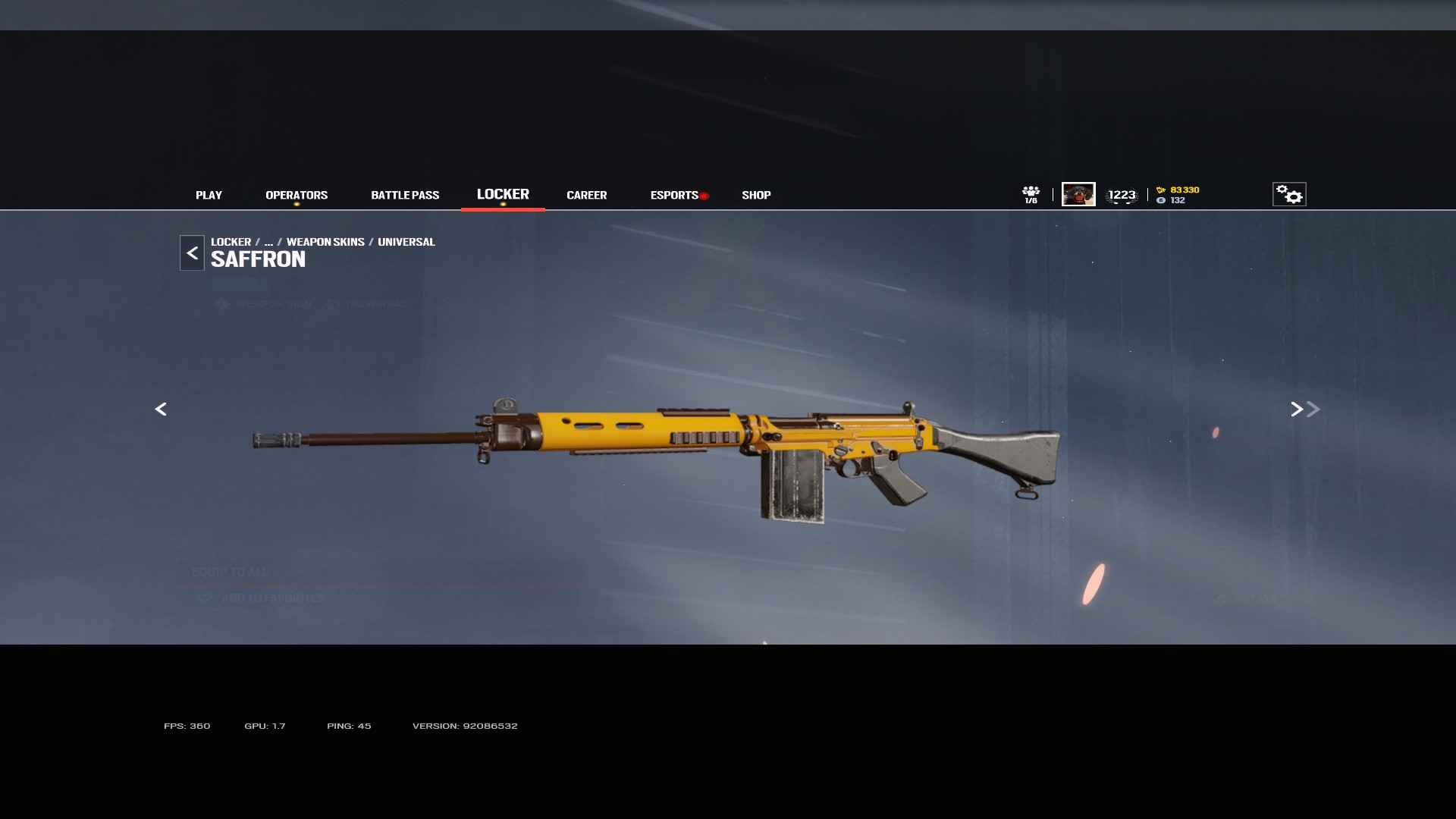Screen dimensions: 1456x819
Task: Go to the Battle Pass tab
Action: pyautogui.click(x=405, y=195)
